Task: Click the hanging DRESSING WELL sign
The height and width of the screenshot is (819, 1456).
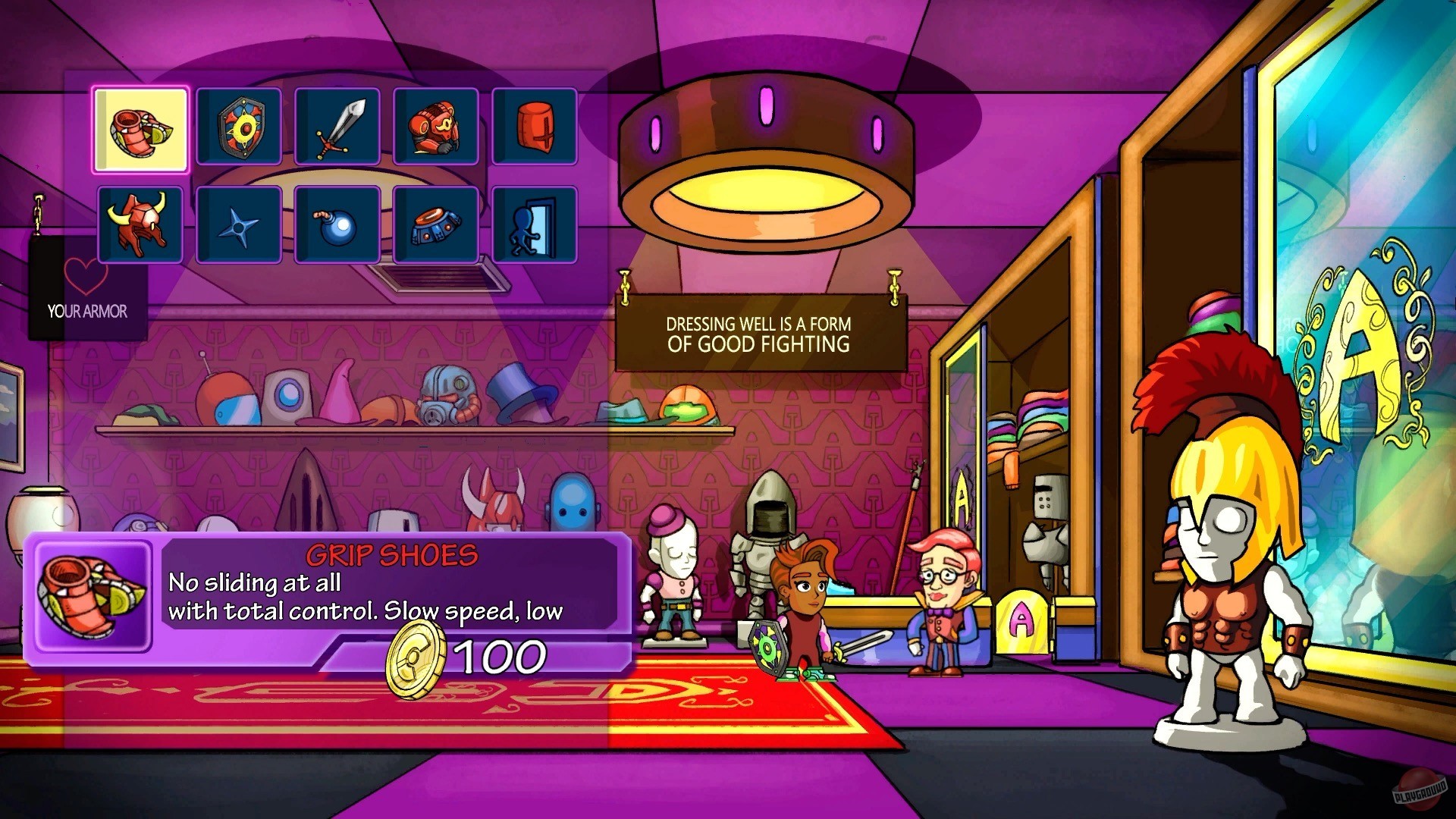Action: point(760,334)
